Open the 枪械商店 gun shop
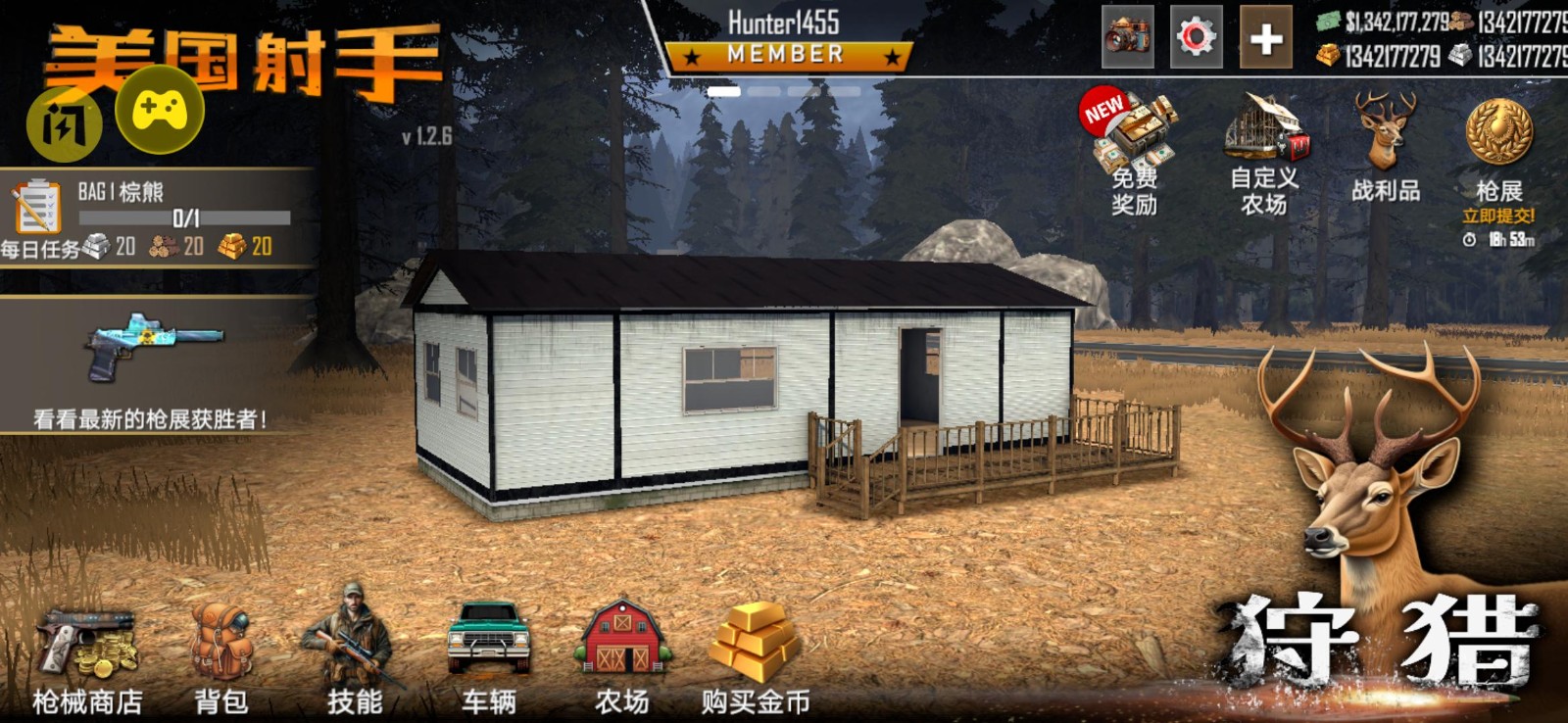1568x723 pixels. 86,647
